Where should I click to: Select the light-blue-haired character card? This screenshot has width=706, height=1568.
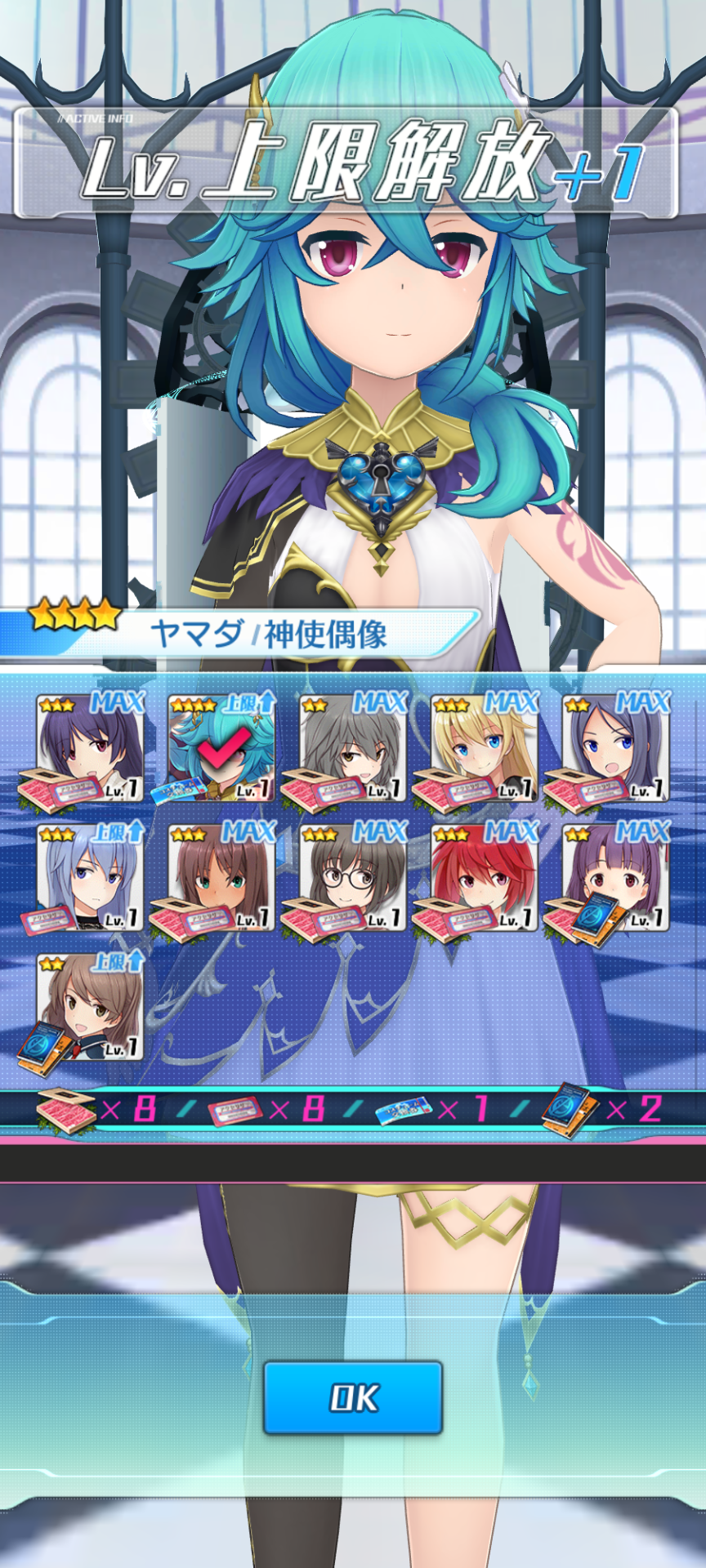coord(90,878)
